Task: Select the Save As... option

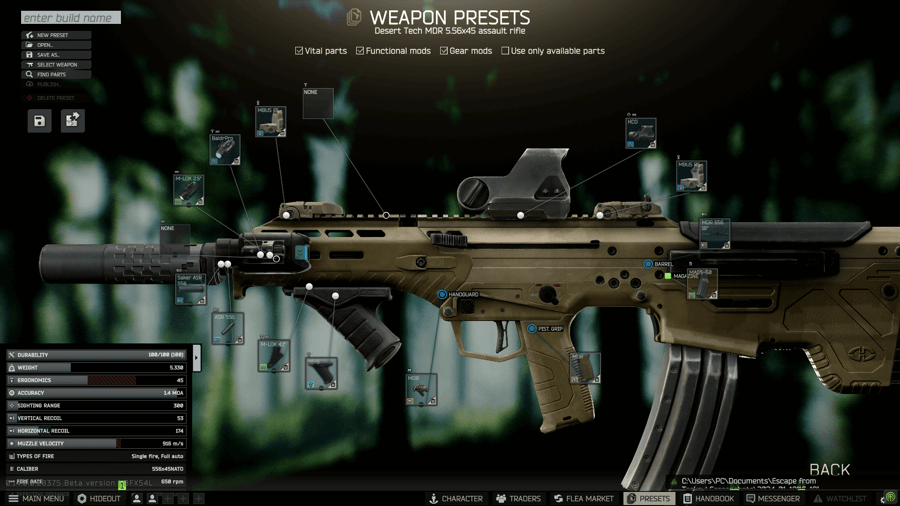Action: pyautogui.click(x=57, y=55)
